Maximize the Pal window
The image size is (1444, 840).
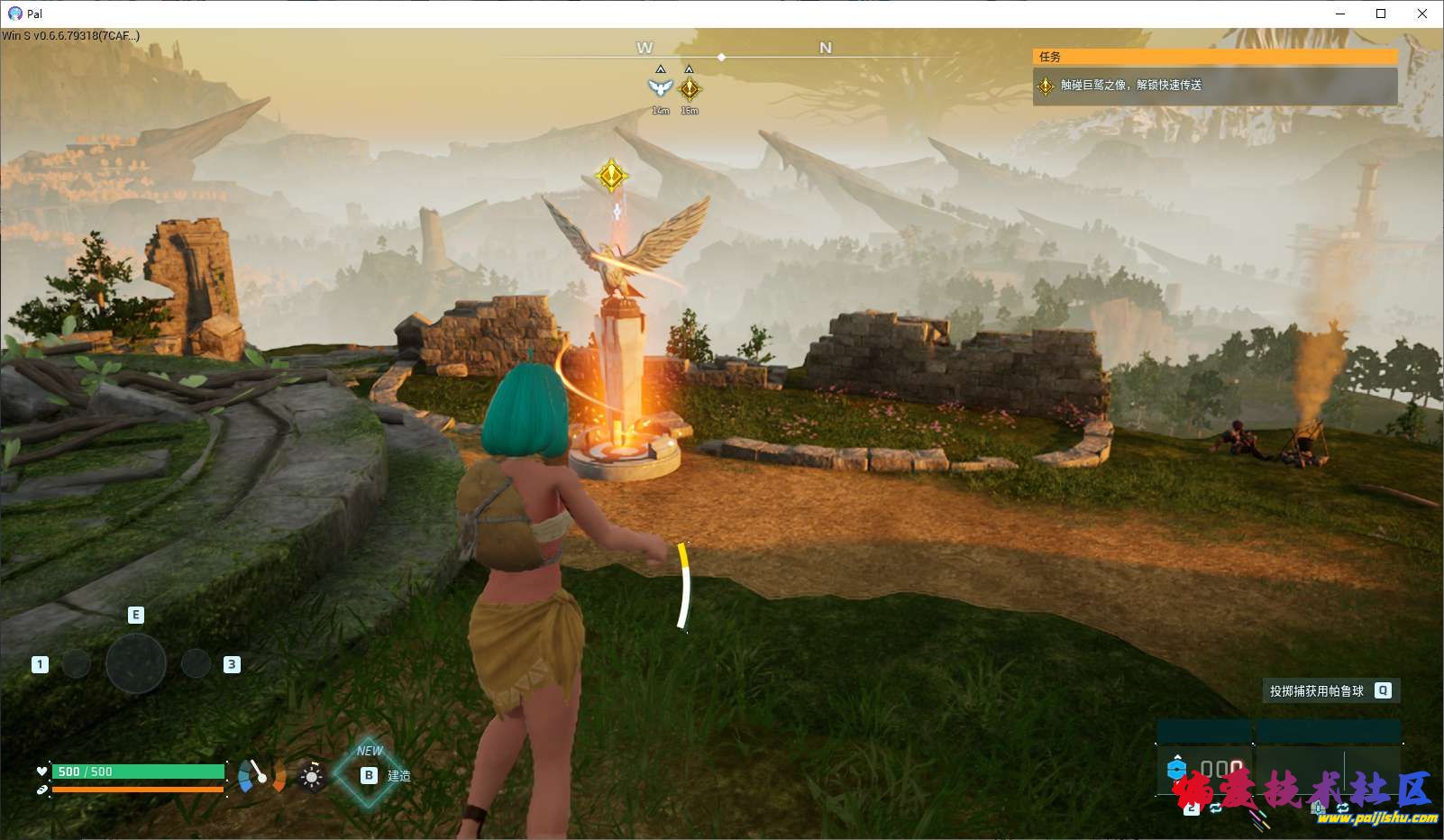coord(1381,14)
